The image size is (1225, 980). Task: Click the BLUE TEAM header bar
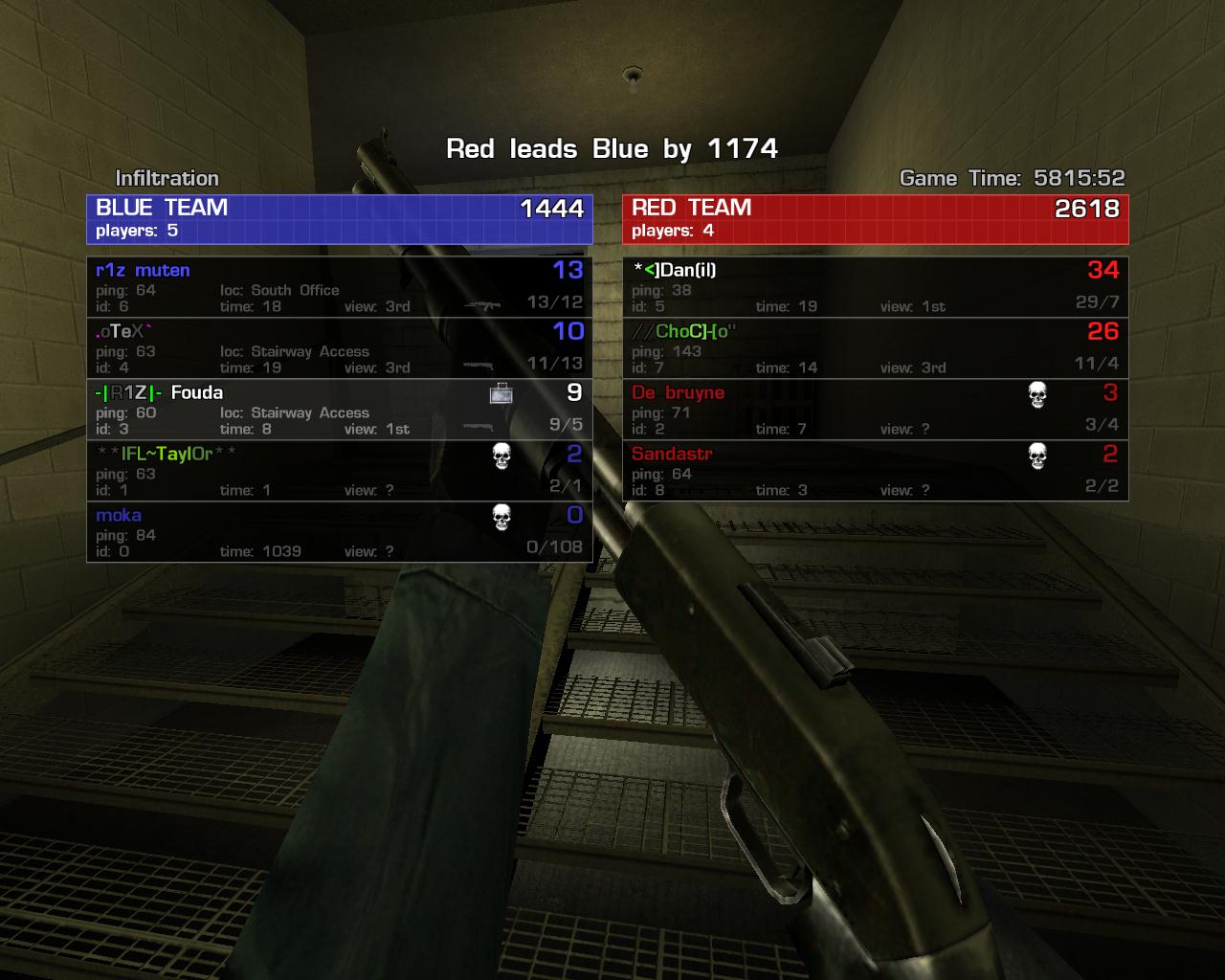pyautogui.click(x=340, y=219)
